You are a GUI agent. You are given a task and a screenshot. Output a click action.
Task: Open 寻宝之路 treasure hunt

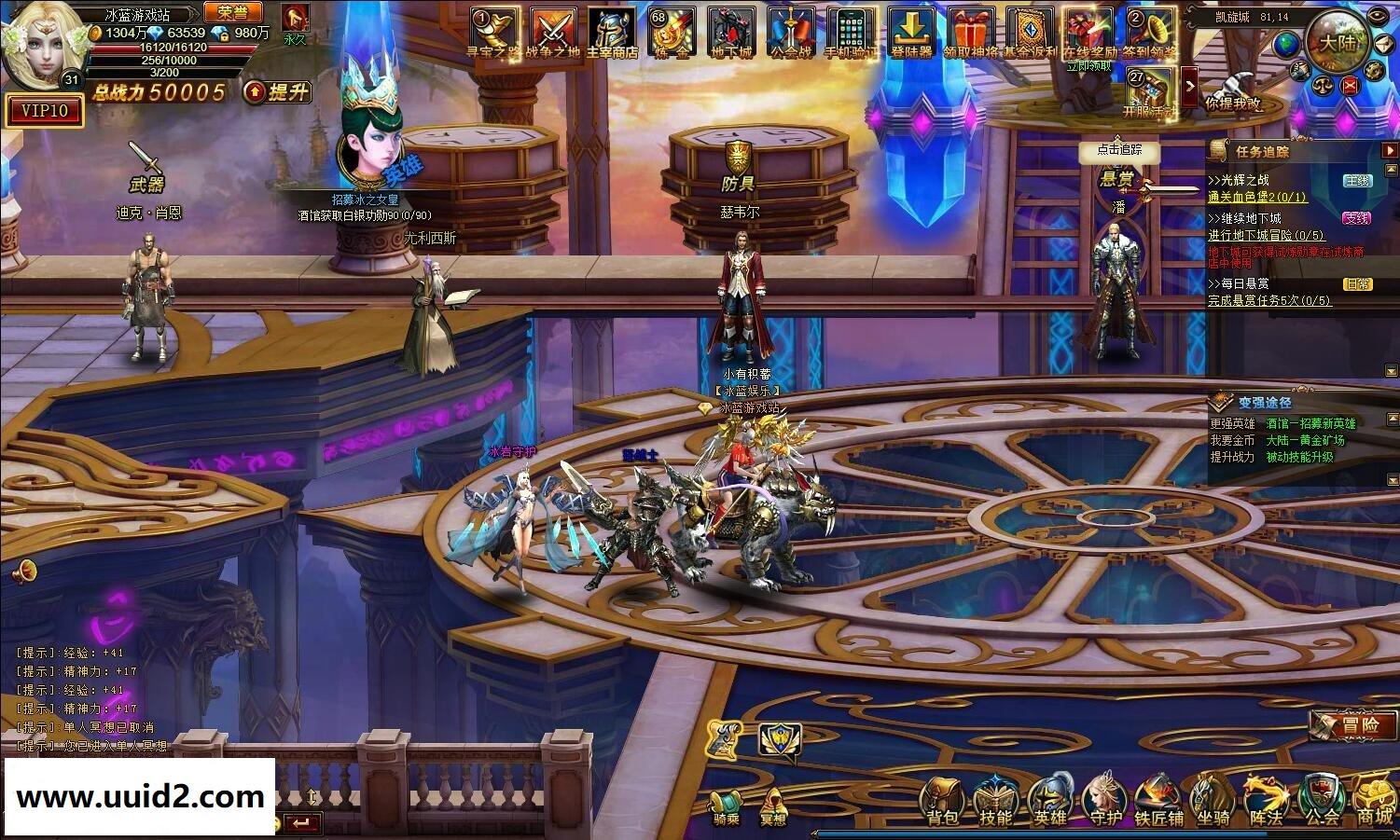pos(493,33)
